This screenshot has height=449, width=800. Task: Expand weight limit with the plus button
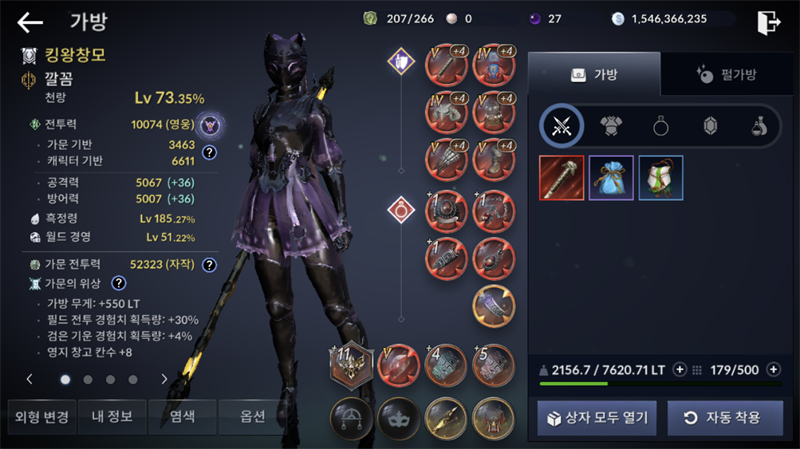(x=680, y=369)
